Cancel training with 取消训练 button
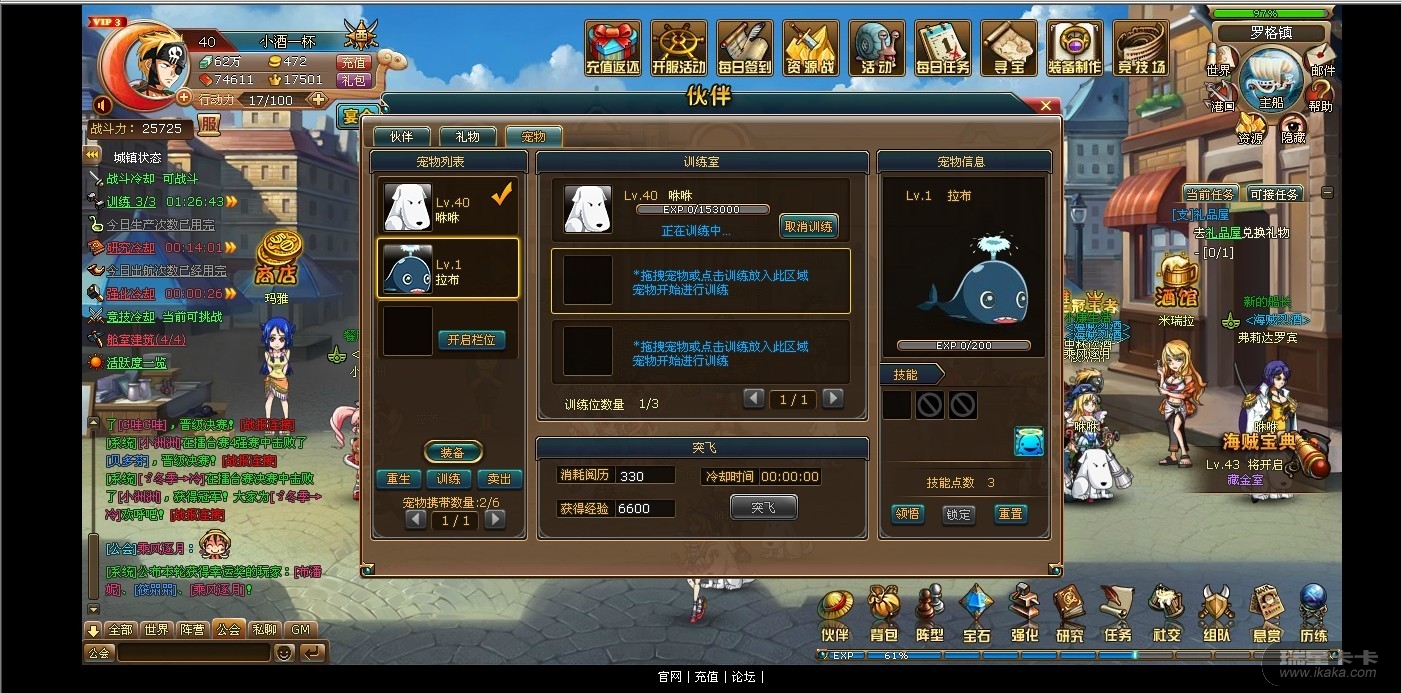 pyautogui.click(x=808, y=227)
